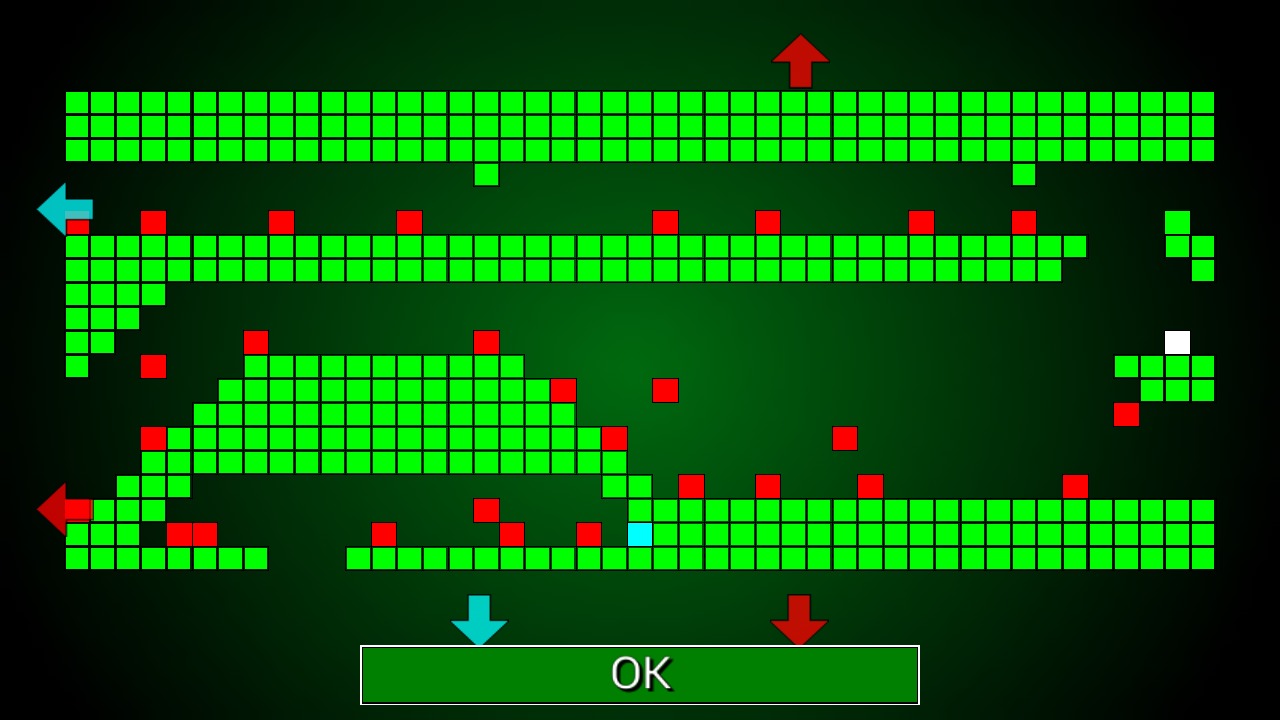
Task: Activate the cyan down arrow
Action: tap(479, 618)
